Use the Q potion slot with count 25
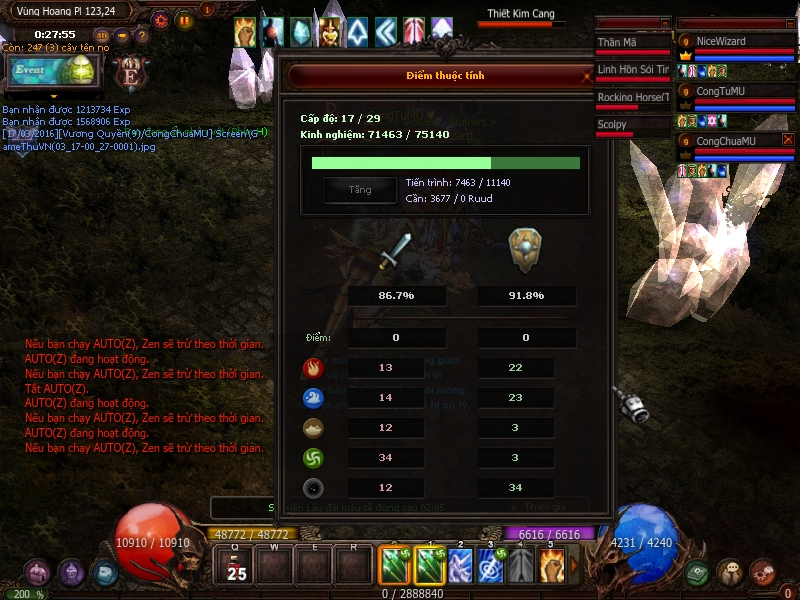The width and height of the screenshot is (800, 600). [237, 567]
